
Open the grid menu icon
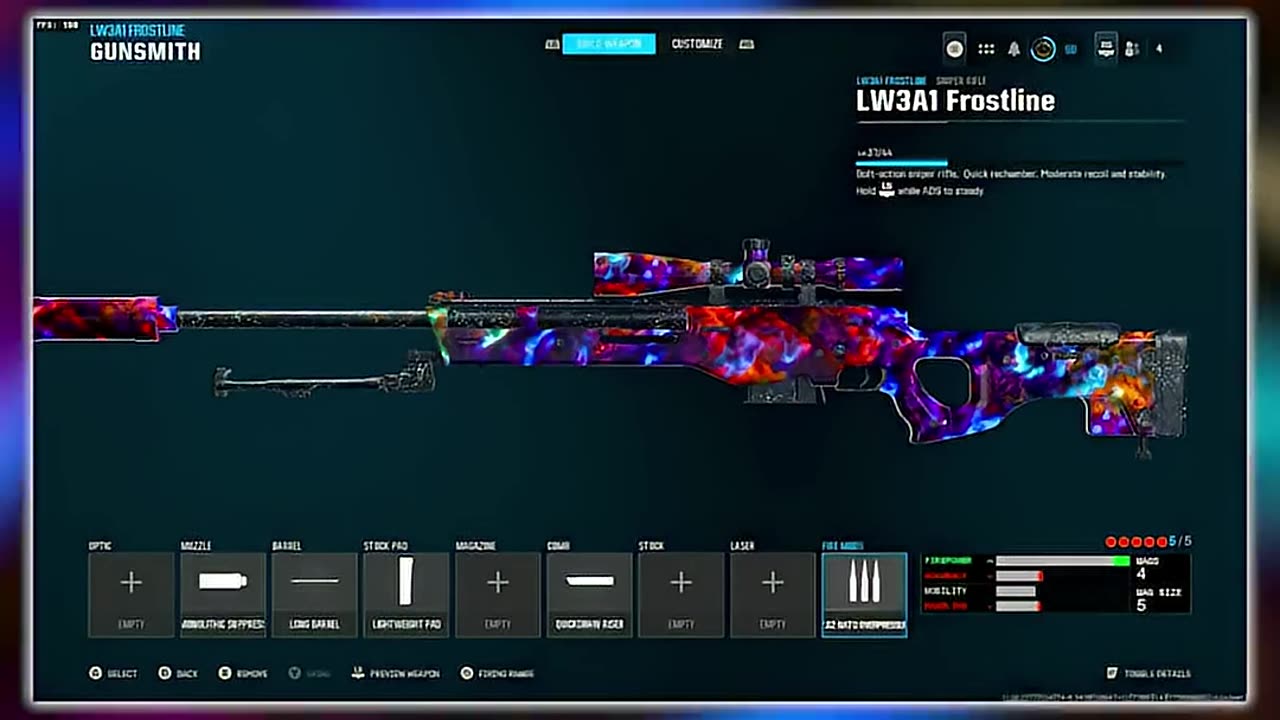coord(986,49)
